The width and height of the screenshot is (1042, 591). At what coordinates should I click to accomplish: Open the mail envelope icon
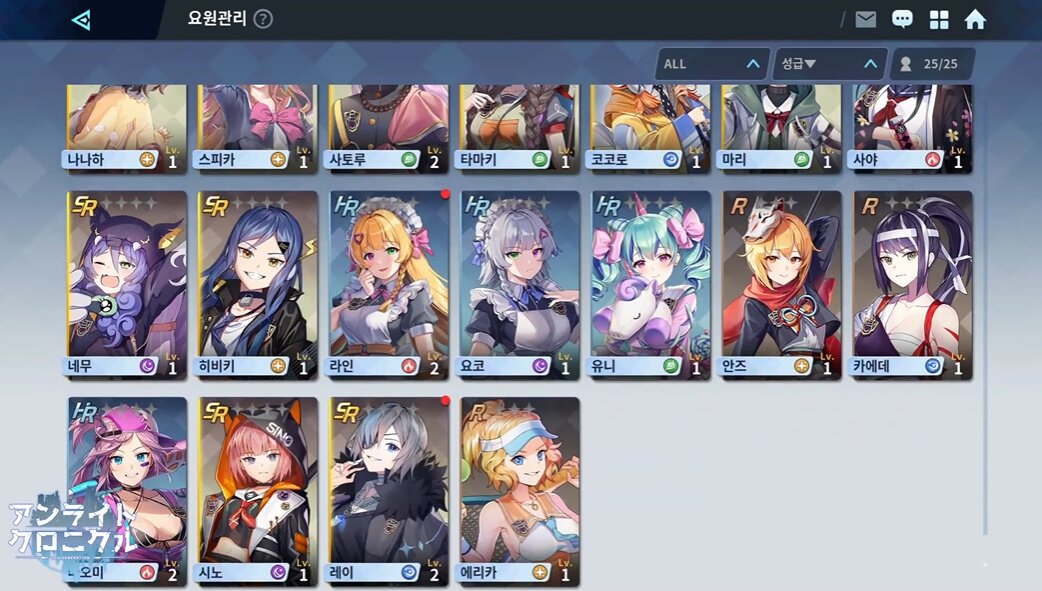(x=865, y=20)
